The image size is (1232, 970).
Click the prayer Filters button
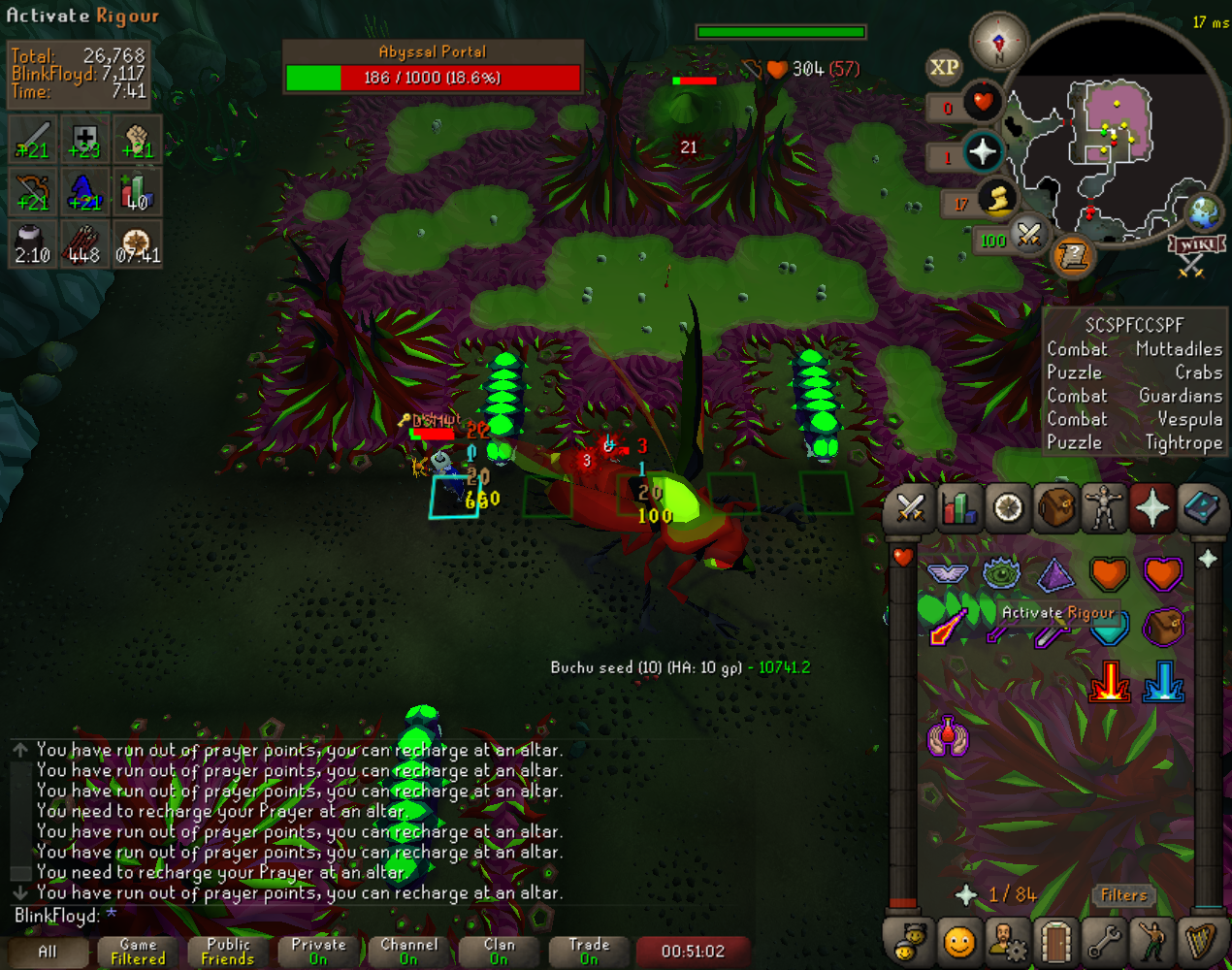[x=1123, y=895]
